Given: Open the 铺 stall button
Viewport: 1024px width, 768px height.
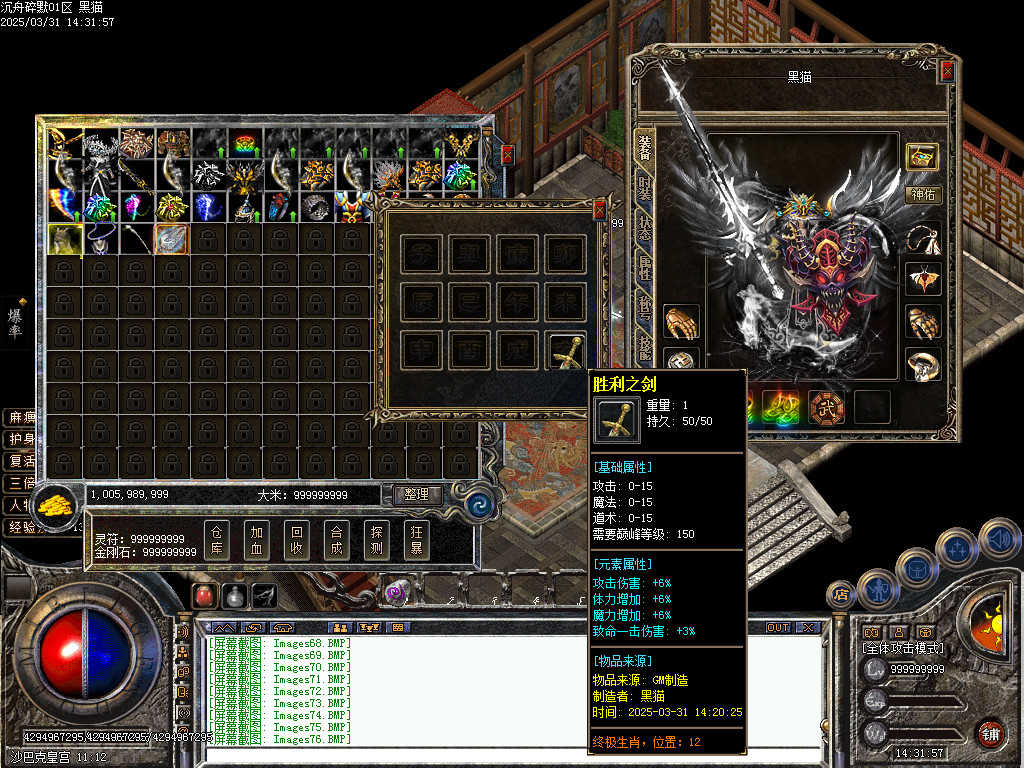Looking at the screenshot, I should pos(990,733).
